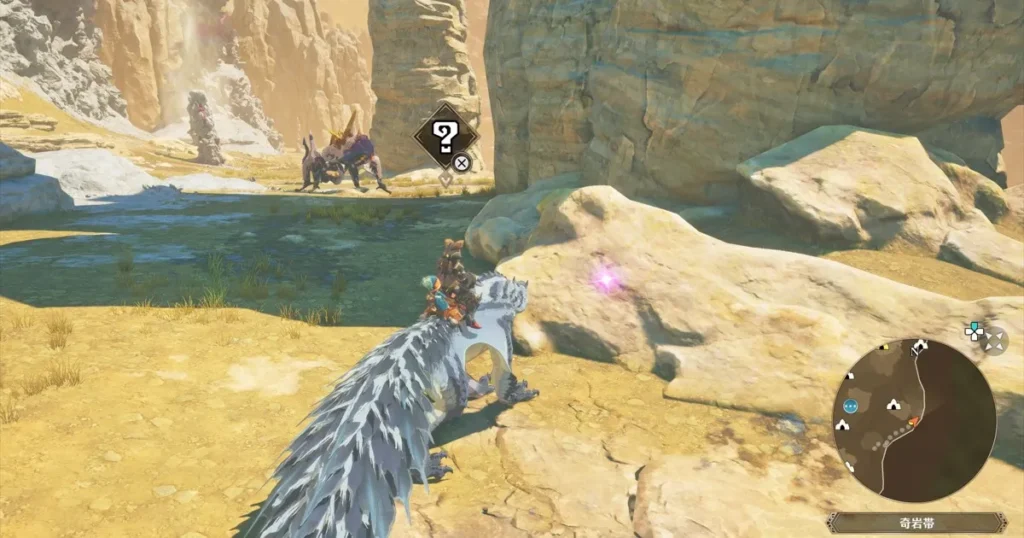Click the 奇岩帯 area name banner

click(x=916, y=522)
